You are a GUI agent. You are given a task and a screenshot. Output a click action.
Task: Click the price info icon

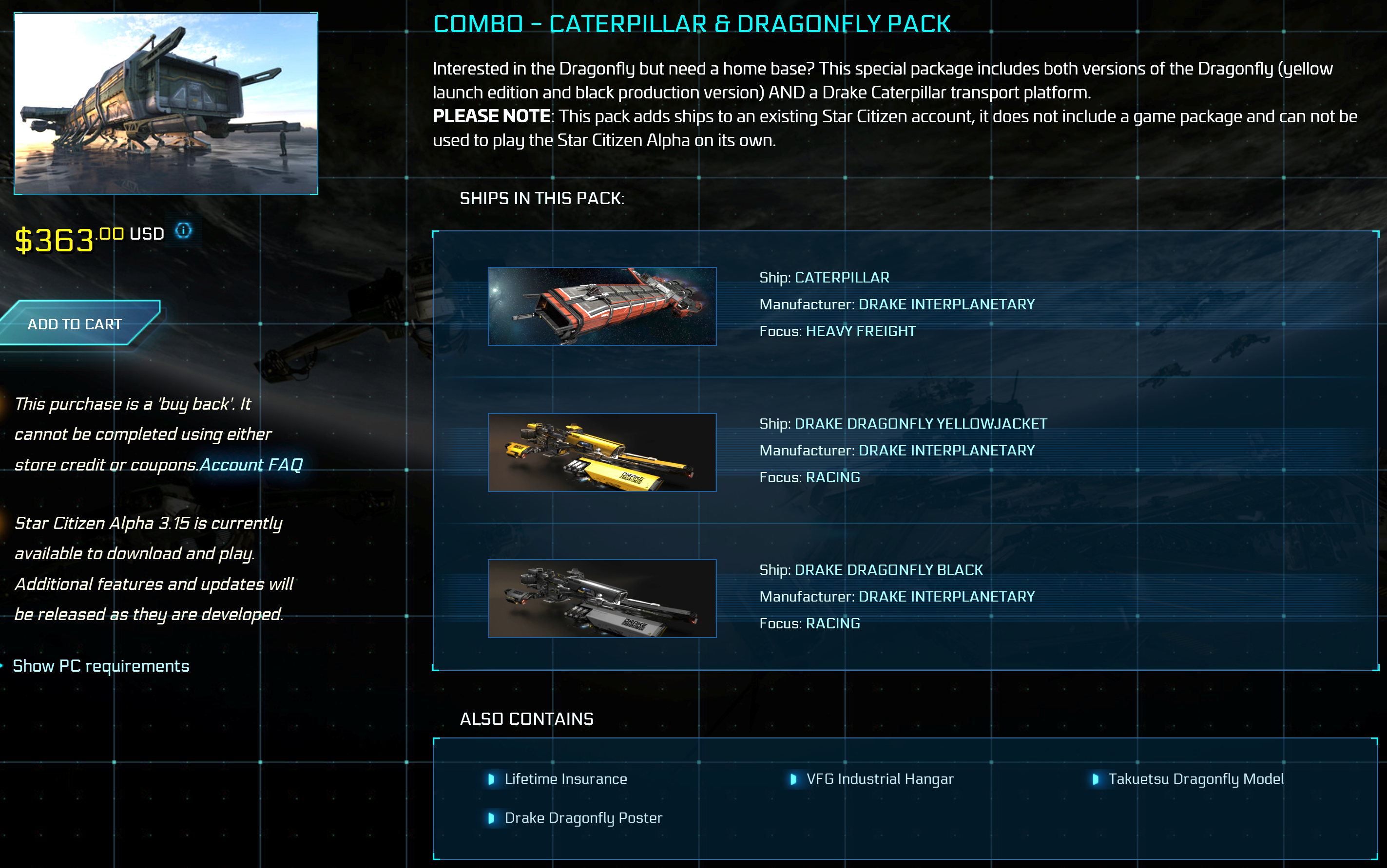point(183,231)
